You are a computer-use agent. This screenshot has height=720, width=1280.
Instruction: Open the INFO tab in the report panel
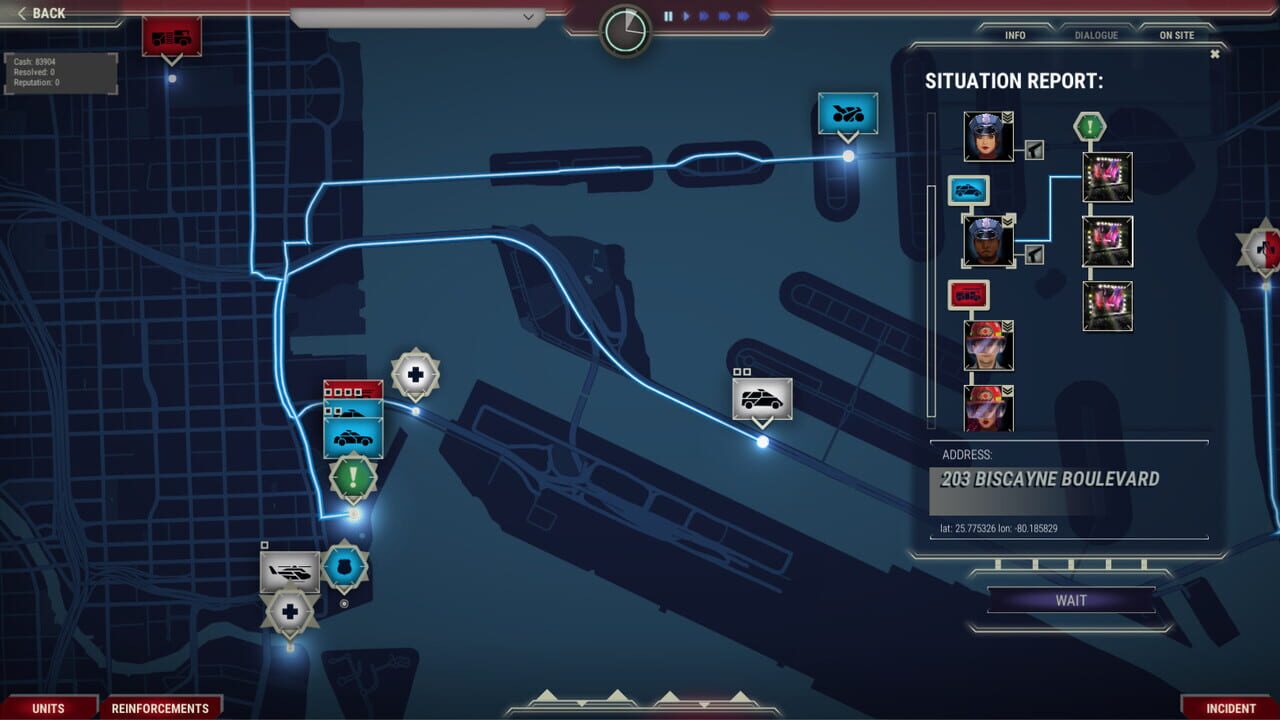click(x=1014, y=34)
